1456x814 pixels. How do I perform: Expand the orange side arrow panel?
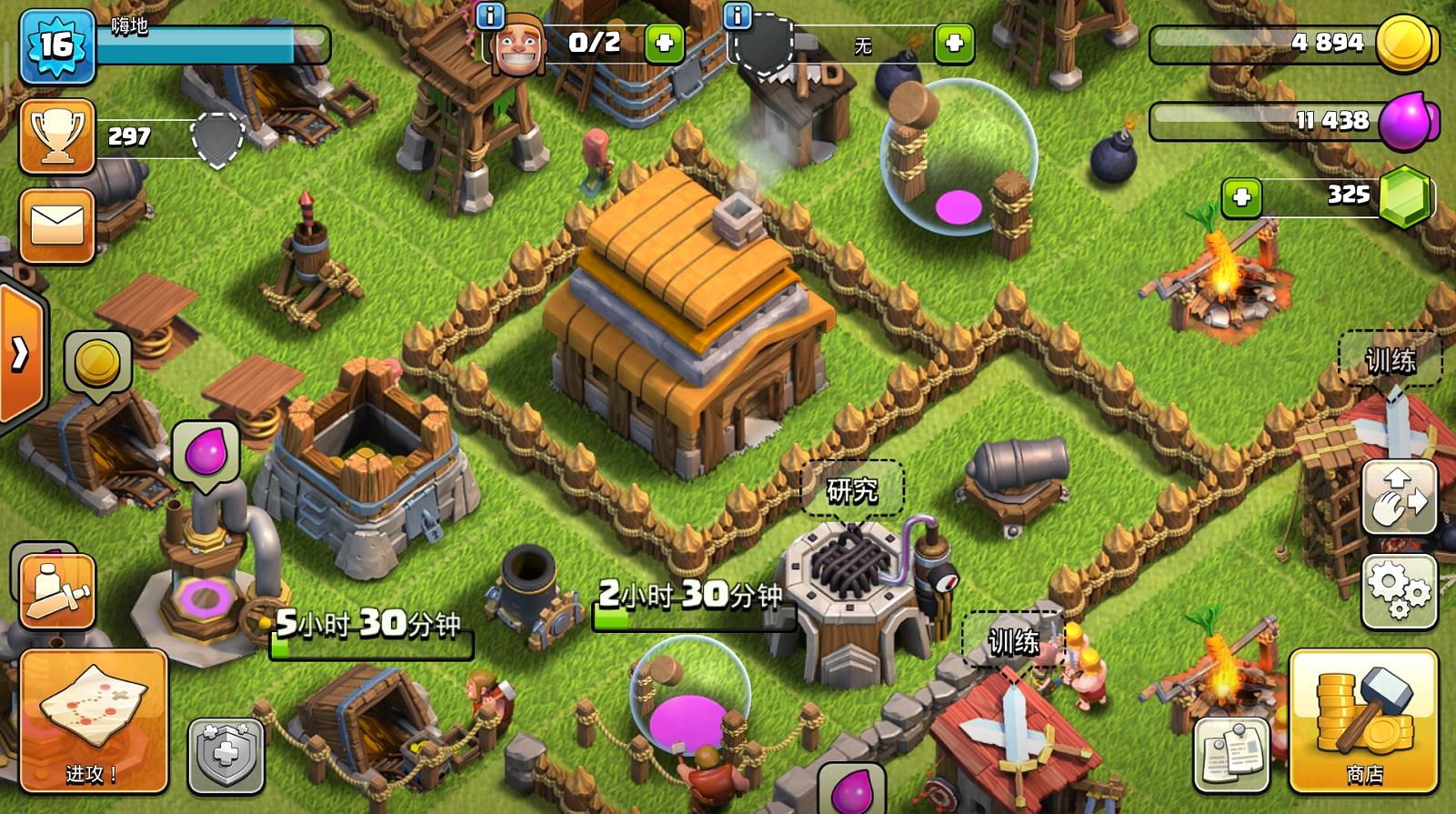coord(20,355)
